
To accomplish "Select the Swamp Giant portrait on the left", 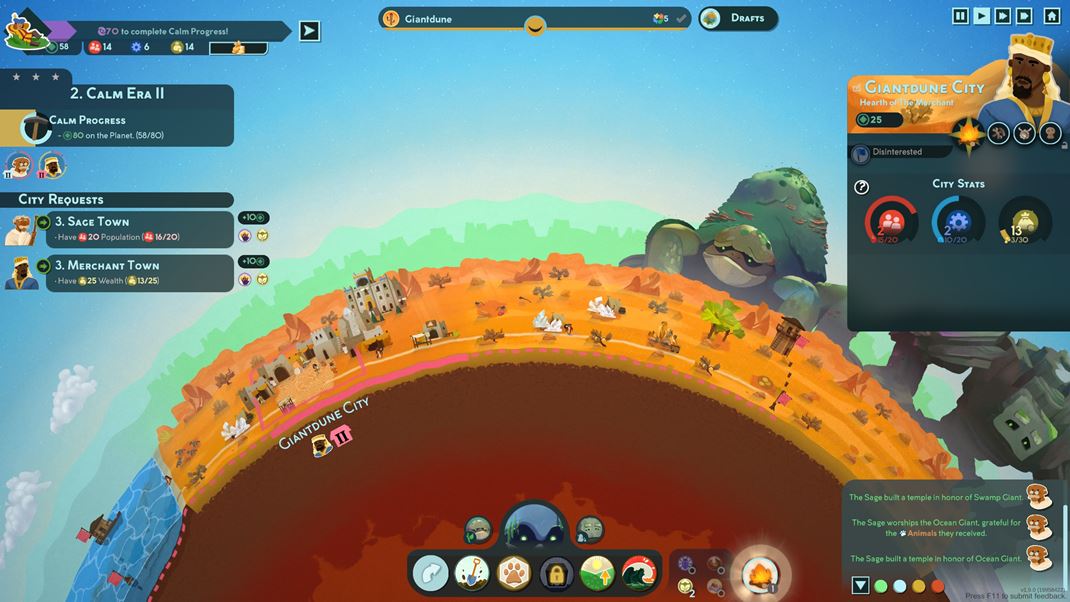I will 478,530.
